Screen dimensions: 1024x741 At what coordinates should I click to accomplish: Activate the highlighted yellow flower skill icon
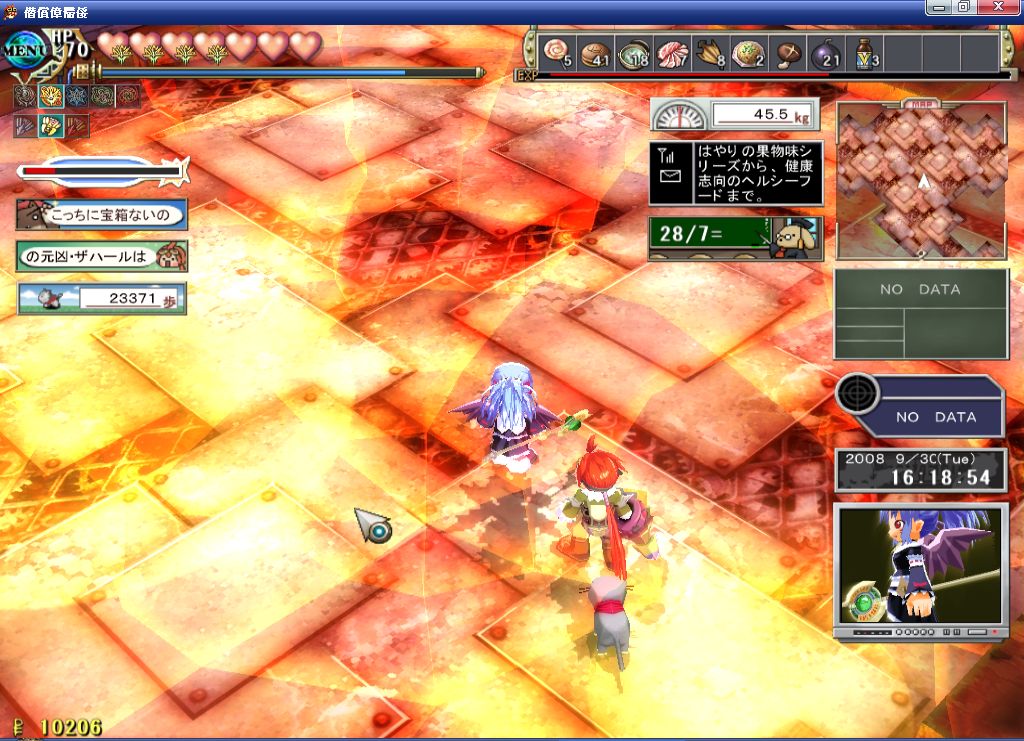click(x=49, y=97)
